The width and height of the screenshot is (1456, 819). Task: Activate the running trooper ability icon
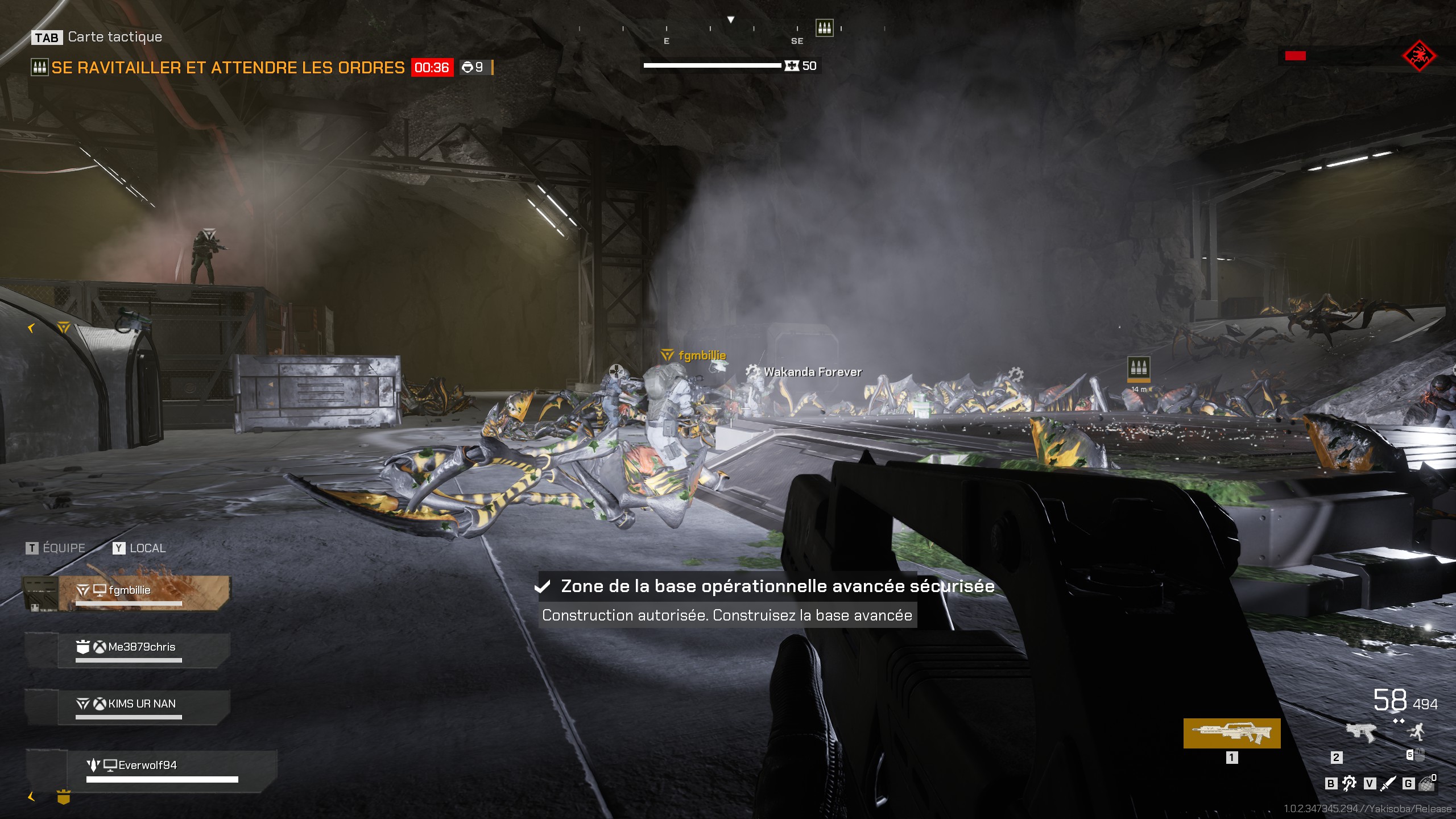point(1417,731)
